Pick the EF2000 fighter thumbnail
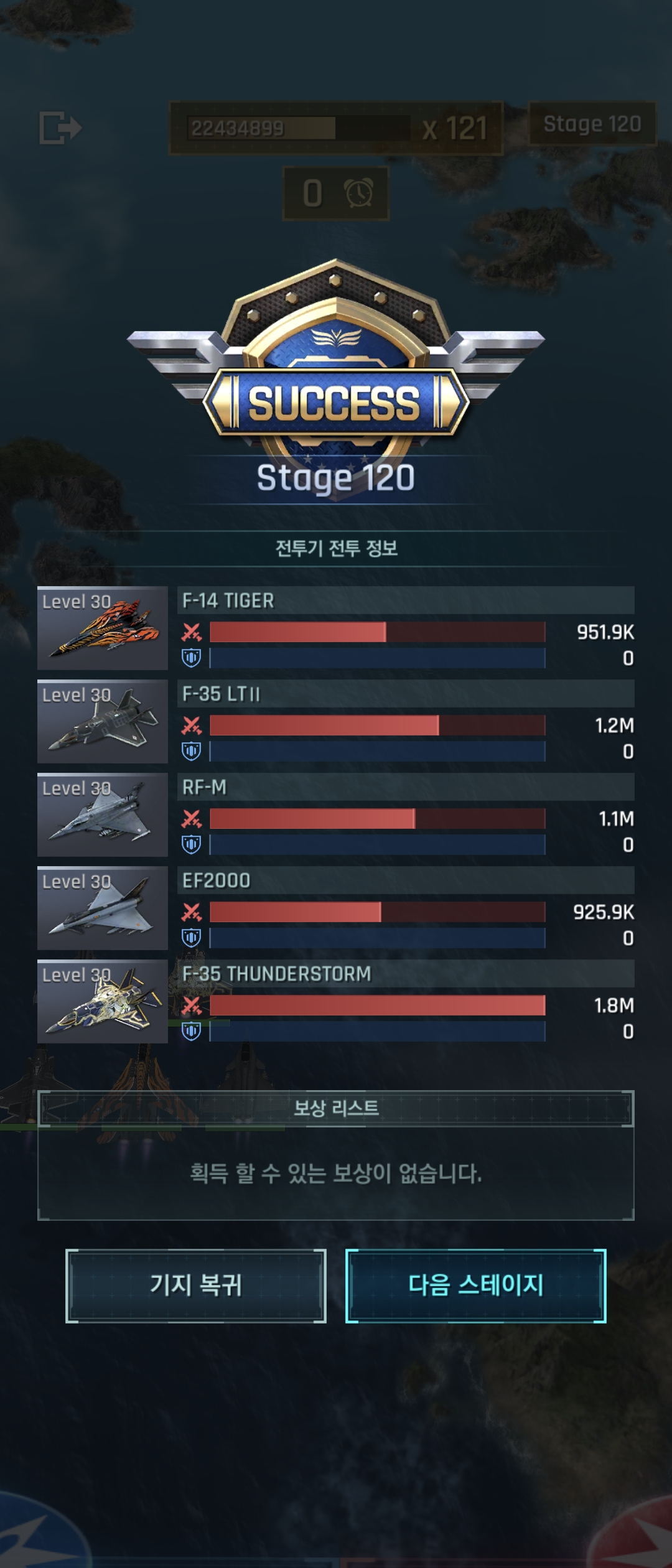Image resolution: width=672 pixels, height=1568 pixels. click(x=103, y=908)
